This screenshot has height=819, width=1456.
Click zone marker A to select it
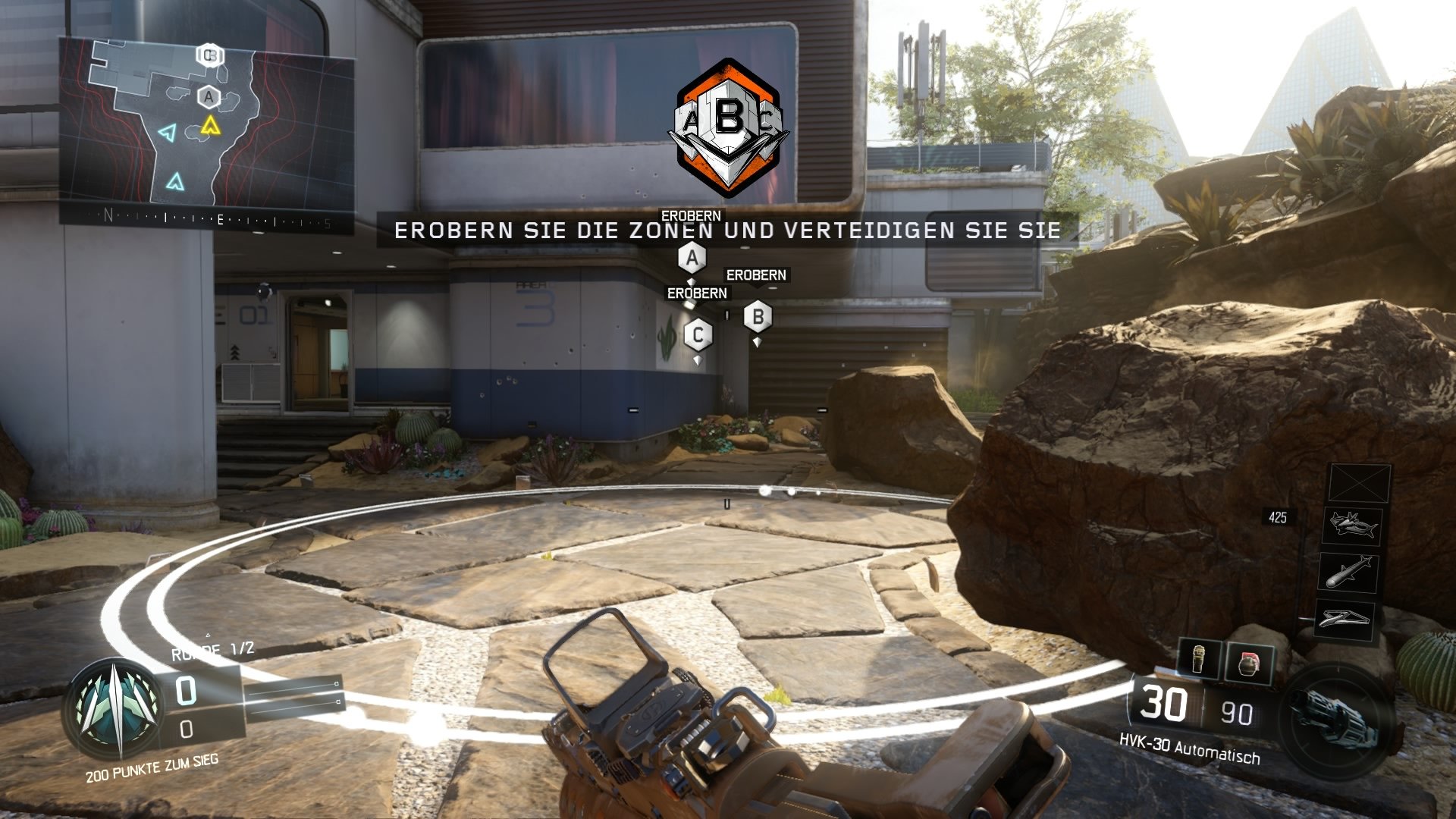pos(691,256)
